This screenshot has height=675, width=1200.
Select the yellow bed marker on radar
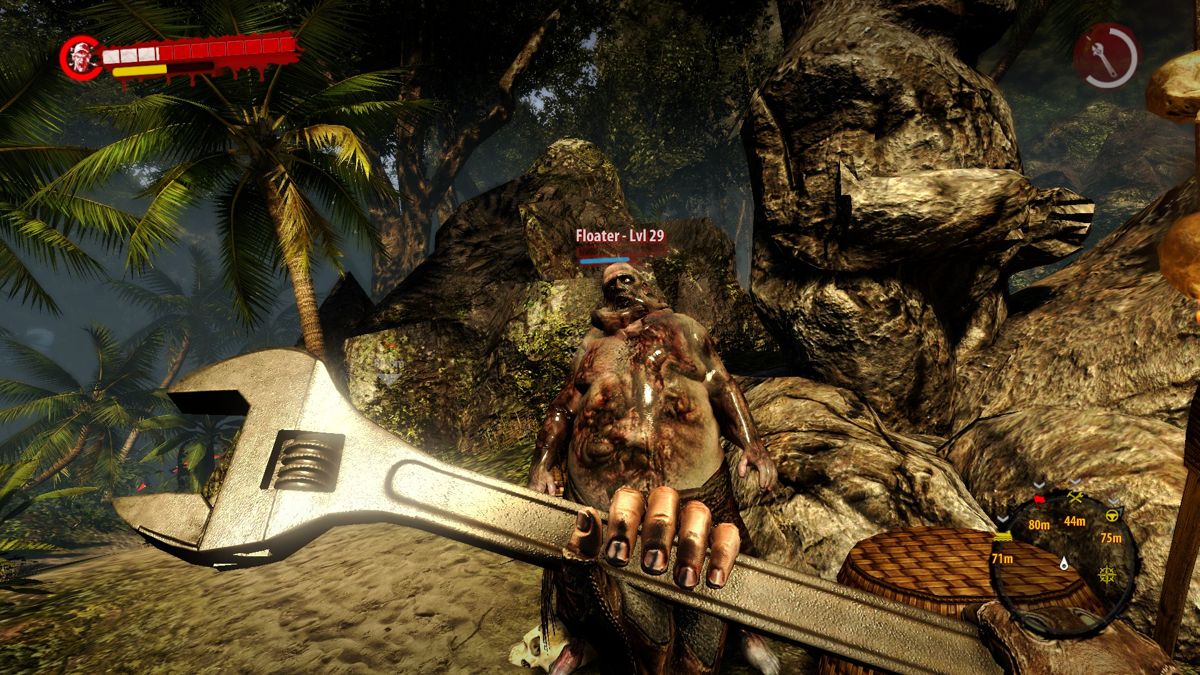(x=1003, y=536)
